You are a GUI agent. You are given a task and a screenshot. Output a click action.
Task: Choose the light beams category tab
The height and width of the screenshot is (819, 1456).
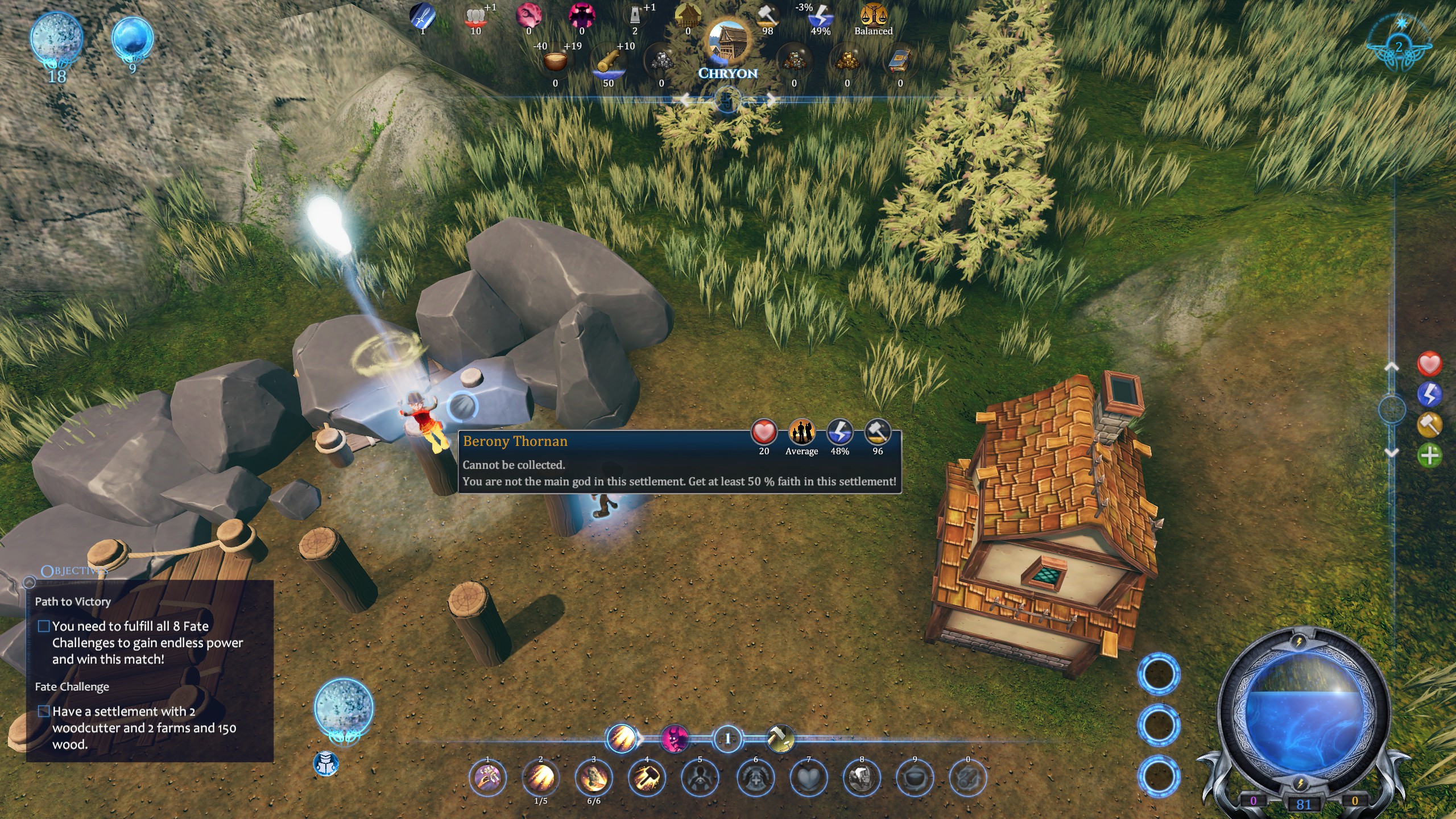click(621, 739)
